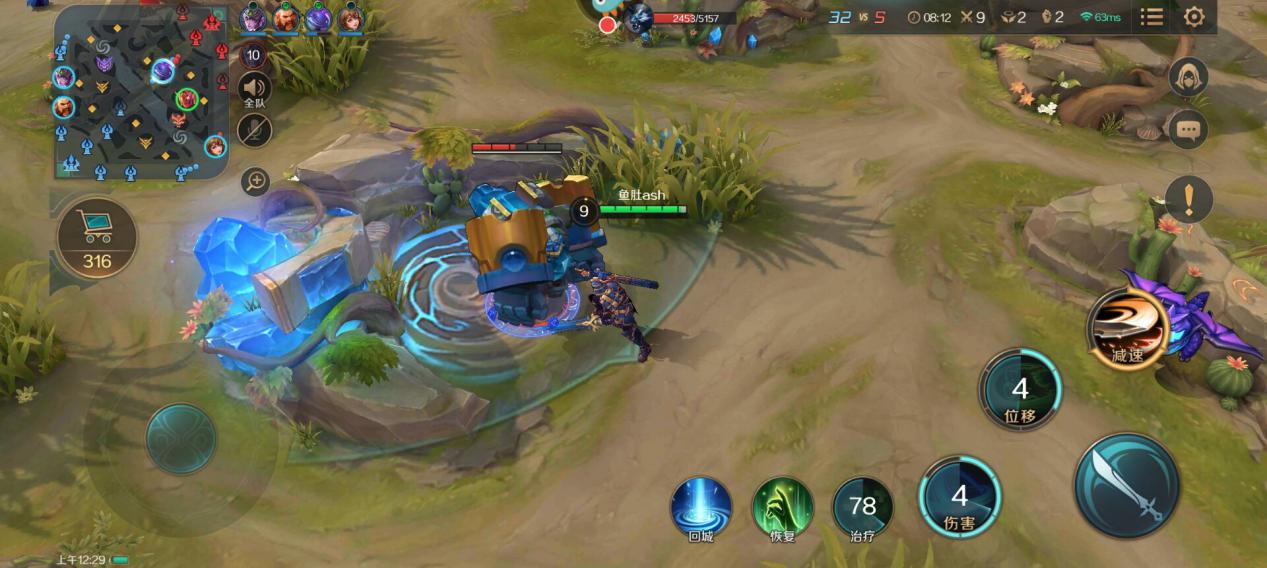Toggle the muted microphone button
Viewport: 1267px width, 568px height.
pyautogui.click(x=255, y=130)
